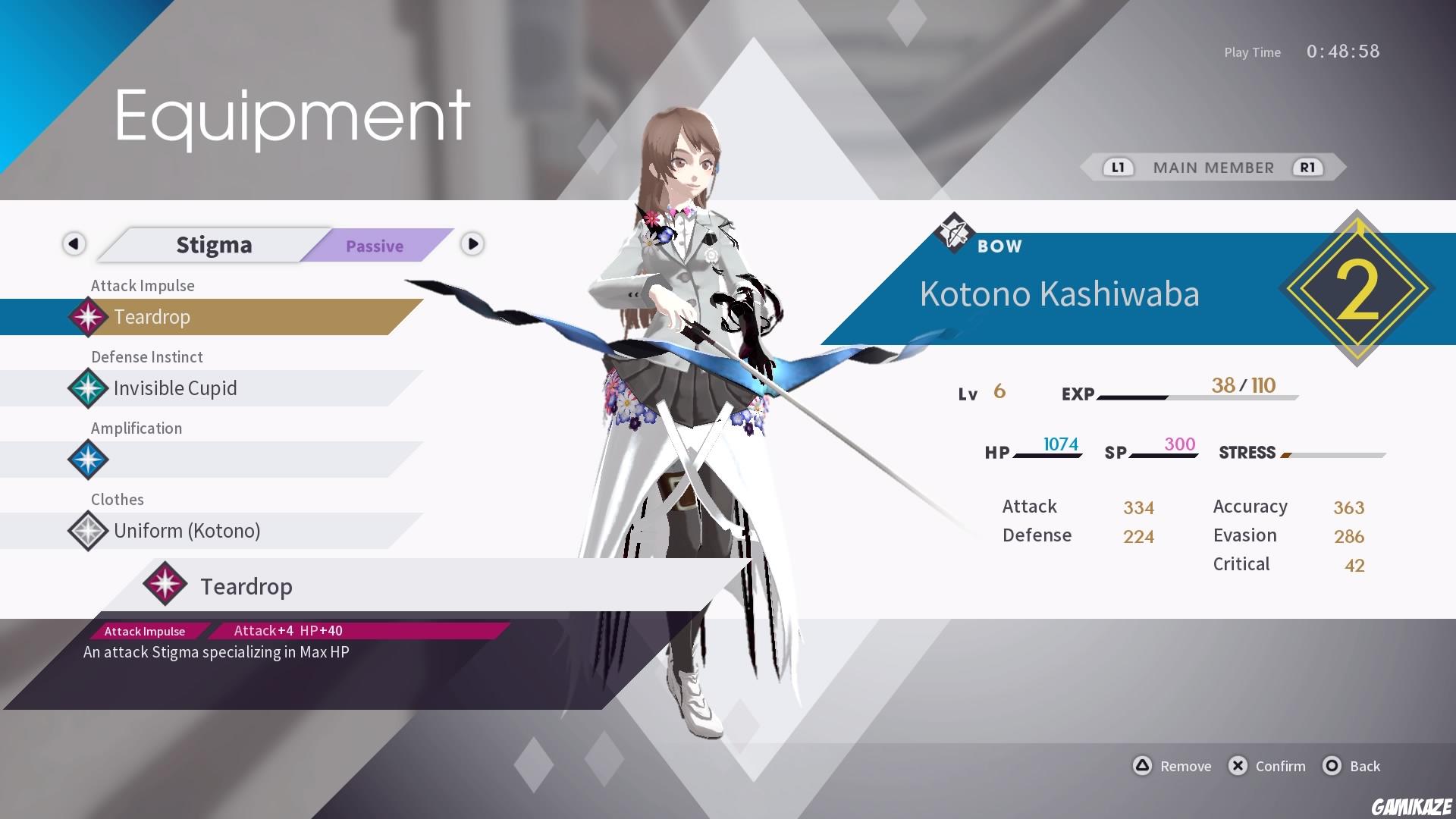Screen dimensions: 1456x819
Task: Click the Teardrop icon in the description panel
Action: pos(165,585)
